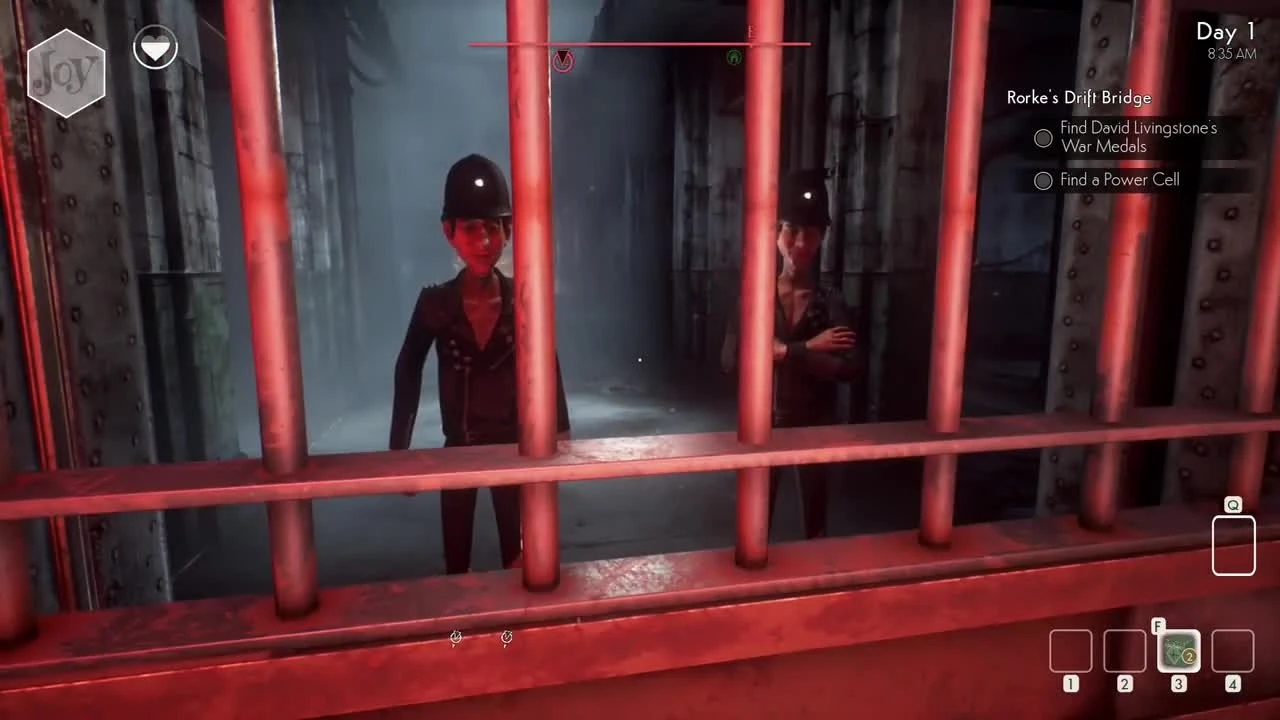Screen dimensions: 1280x720
Task: Expand the Rorke's Drift Bridge quest header
Action: point(1078,98)
